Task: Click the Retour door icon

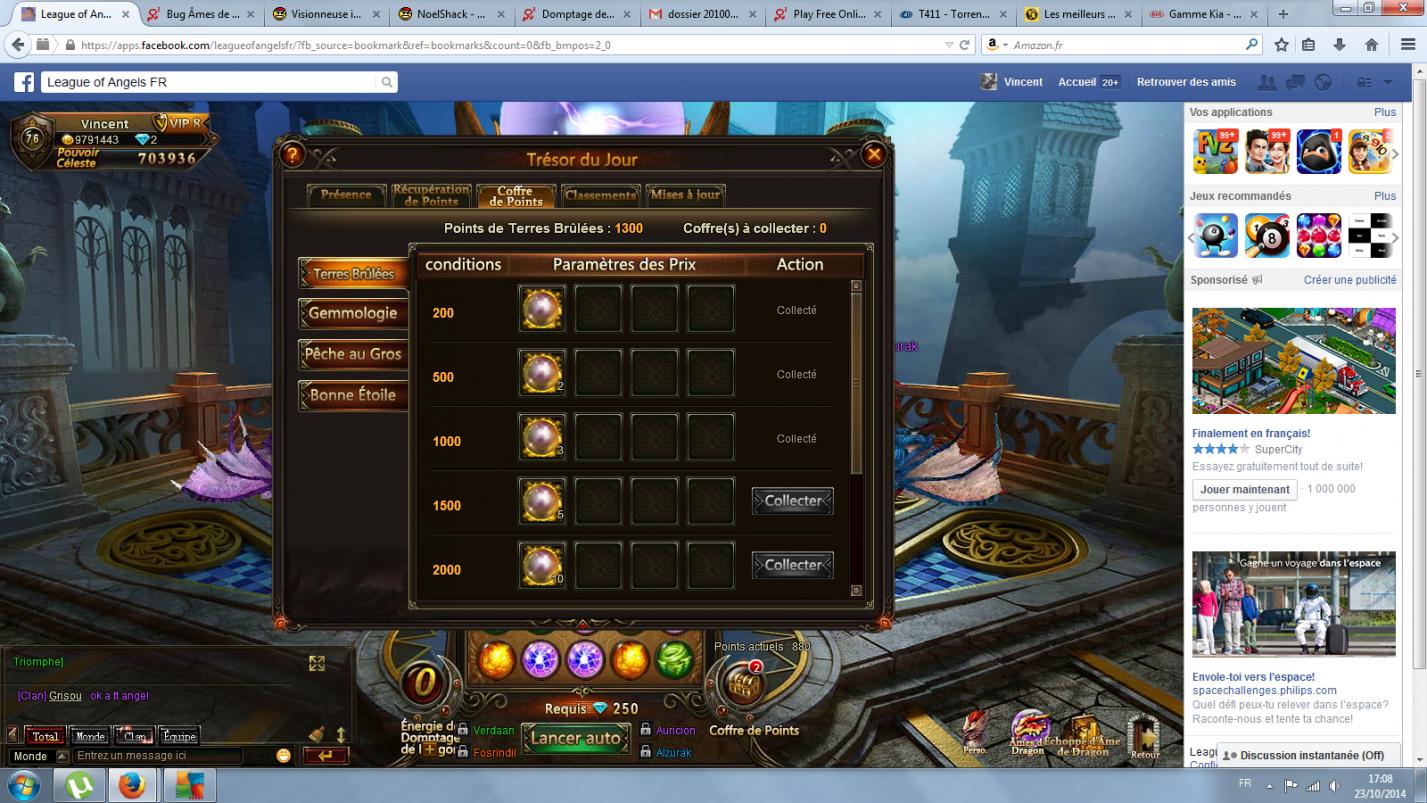Action: 1144,735
